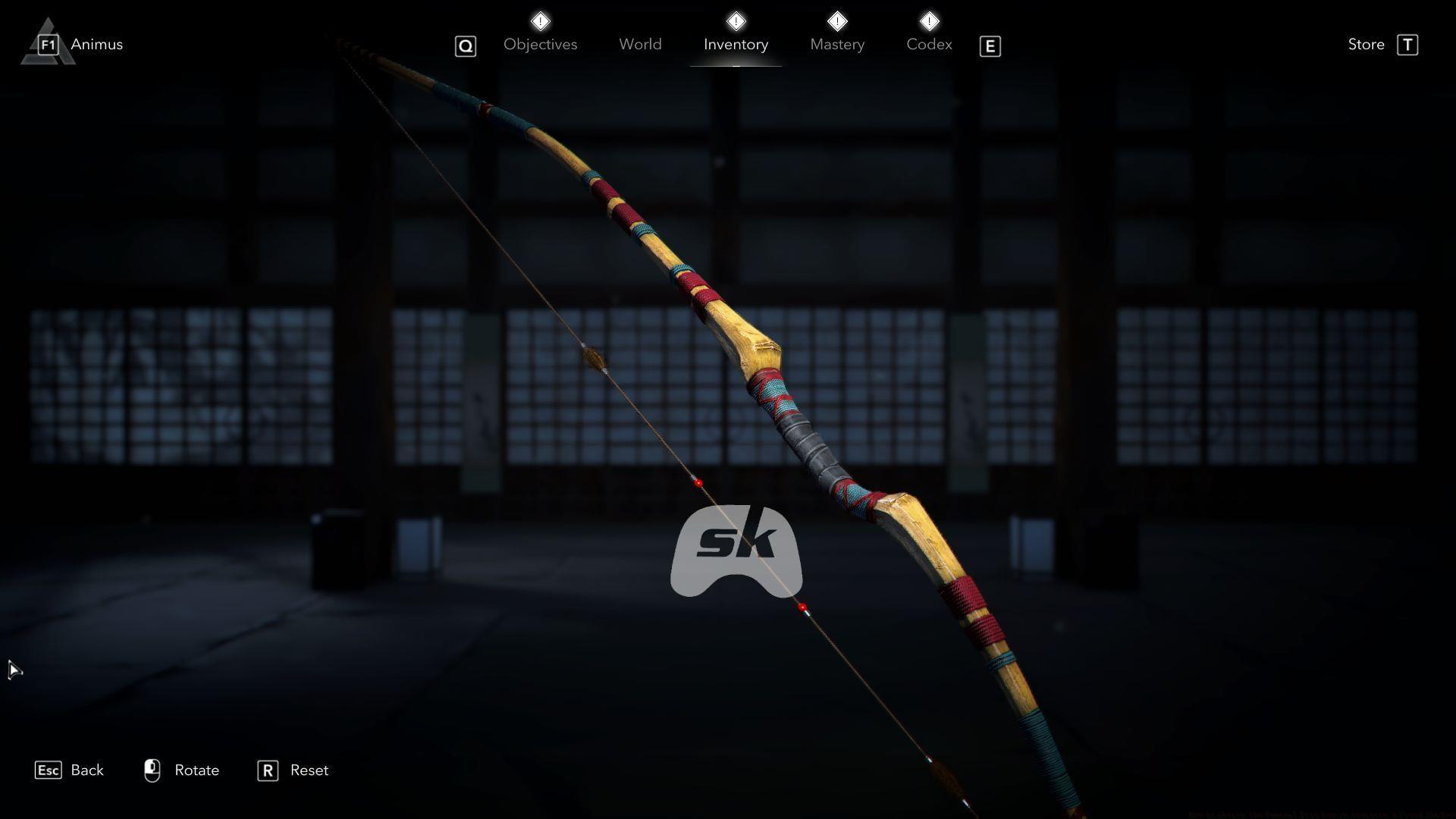Click the alert diamond above Mastery

coord(837,21)
